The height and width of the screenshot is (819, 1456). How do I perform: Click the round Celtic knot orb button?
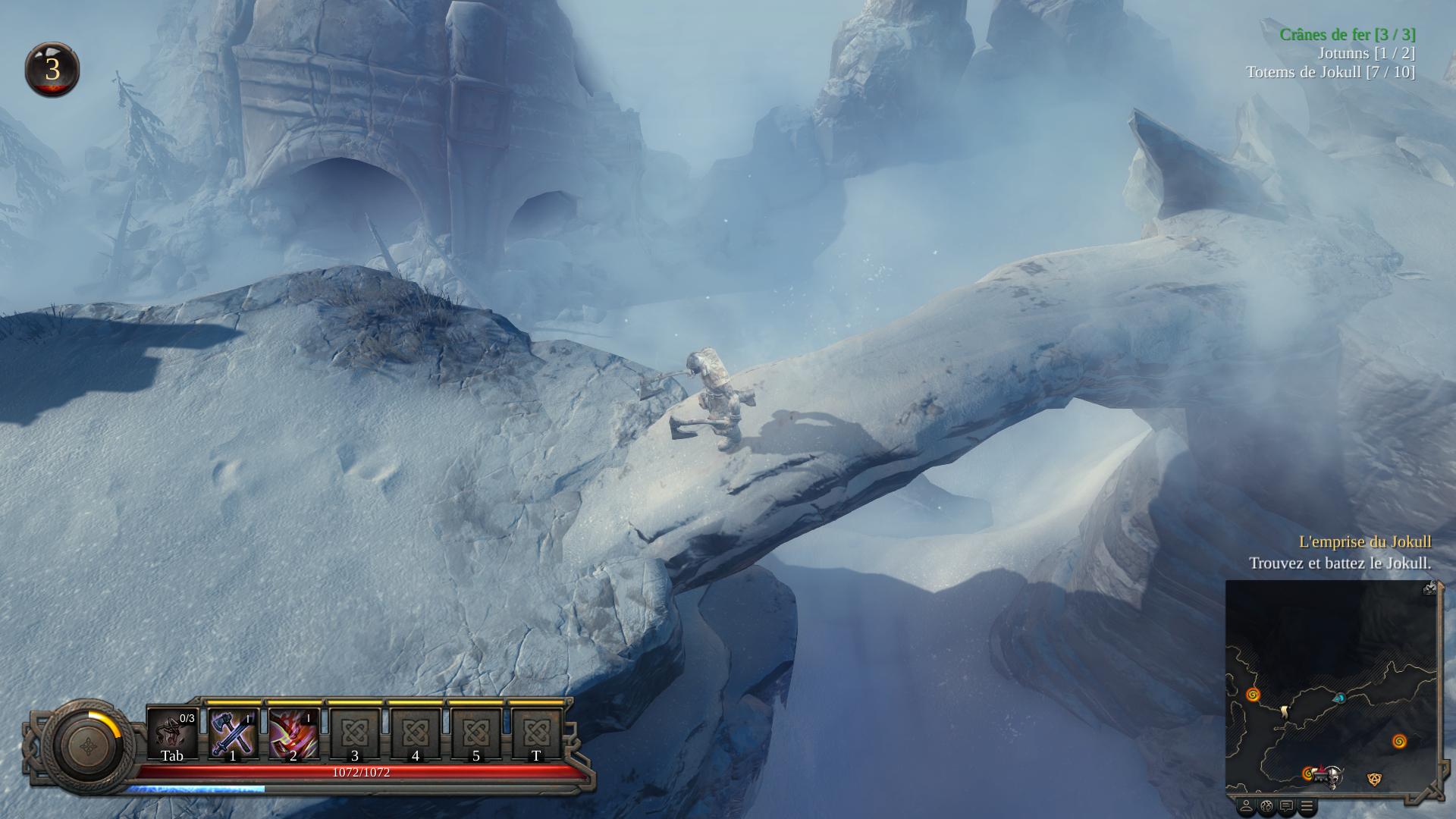tap(89, 745)
